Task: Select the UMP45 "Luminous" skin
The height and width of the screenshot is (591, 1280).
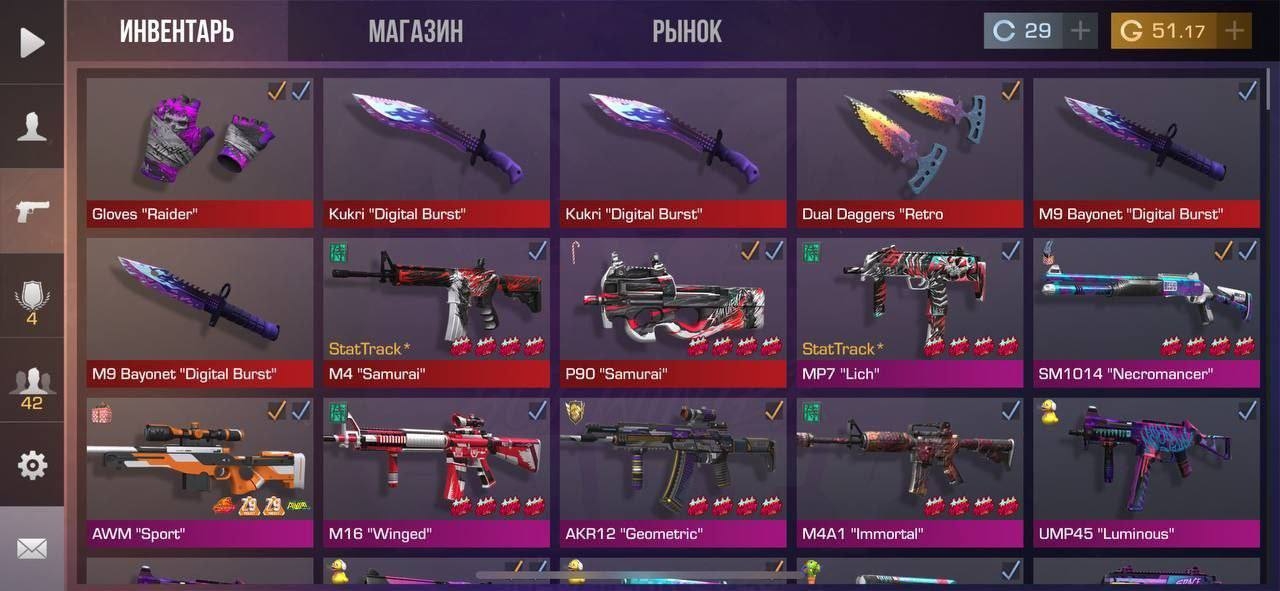Action: coord(1146,470)
